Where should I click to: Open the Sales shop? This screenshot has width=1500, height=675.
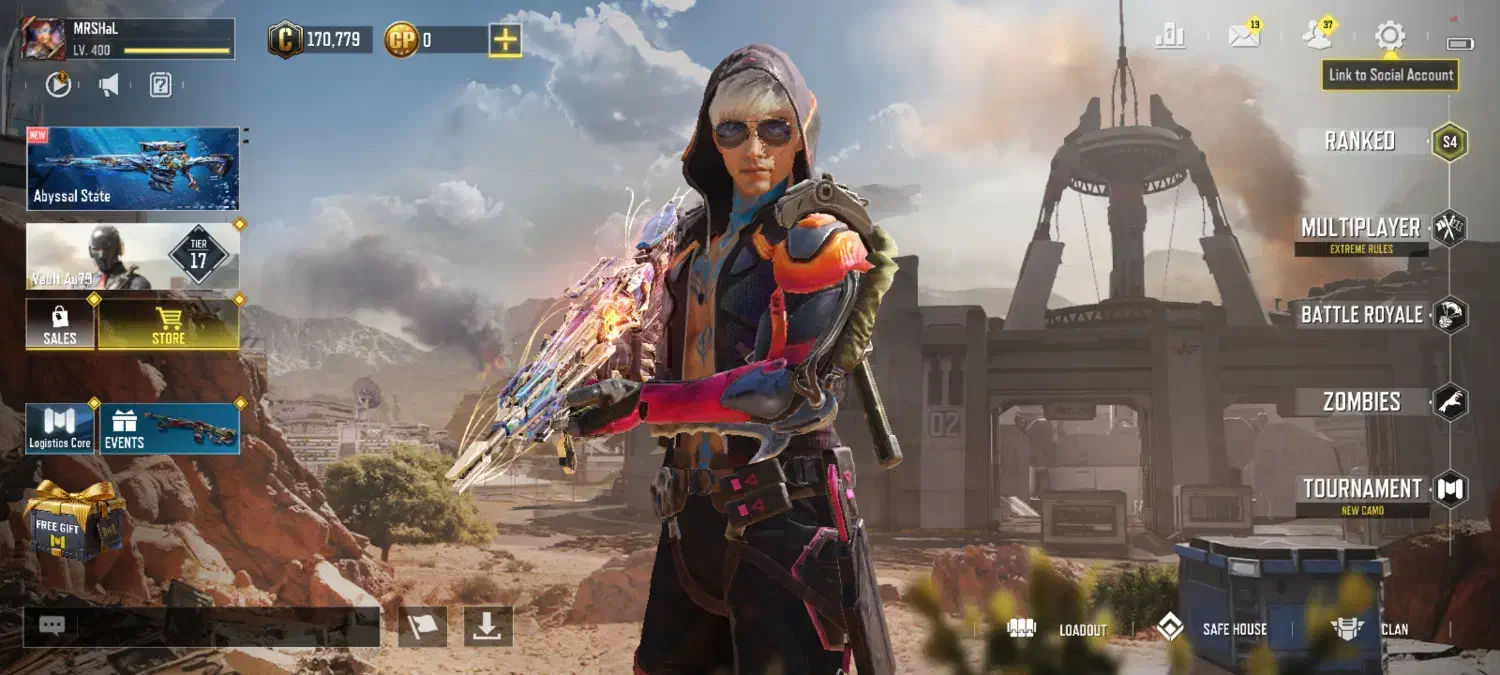click(60, 324)
